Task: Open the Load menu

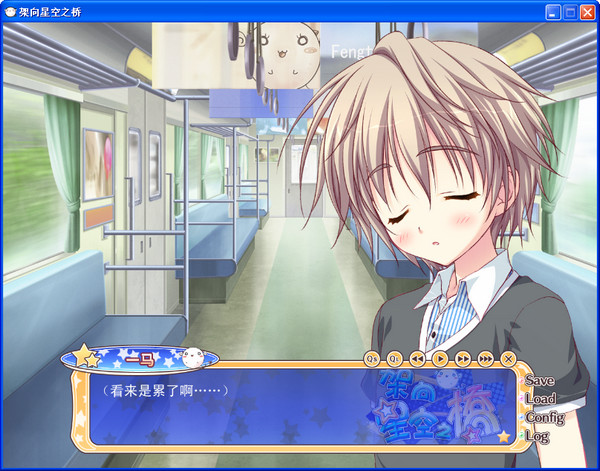Action: click(539, 399)
